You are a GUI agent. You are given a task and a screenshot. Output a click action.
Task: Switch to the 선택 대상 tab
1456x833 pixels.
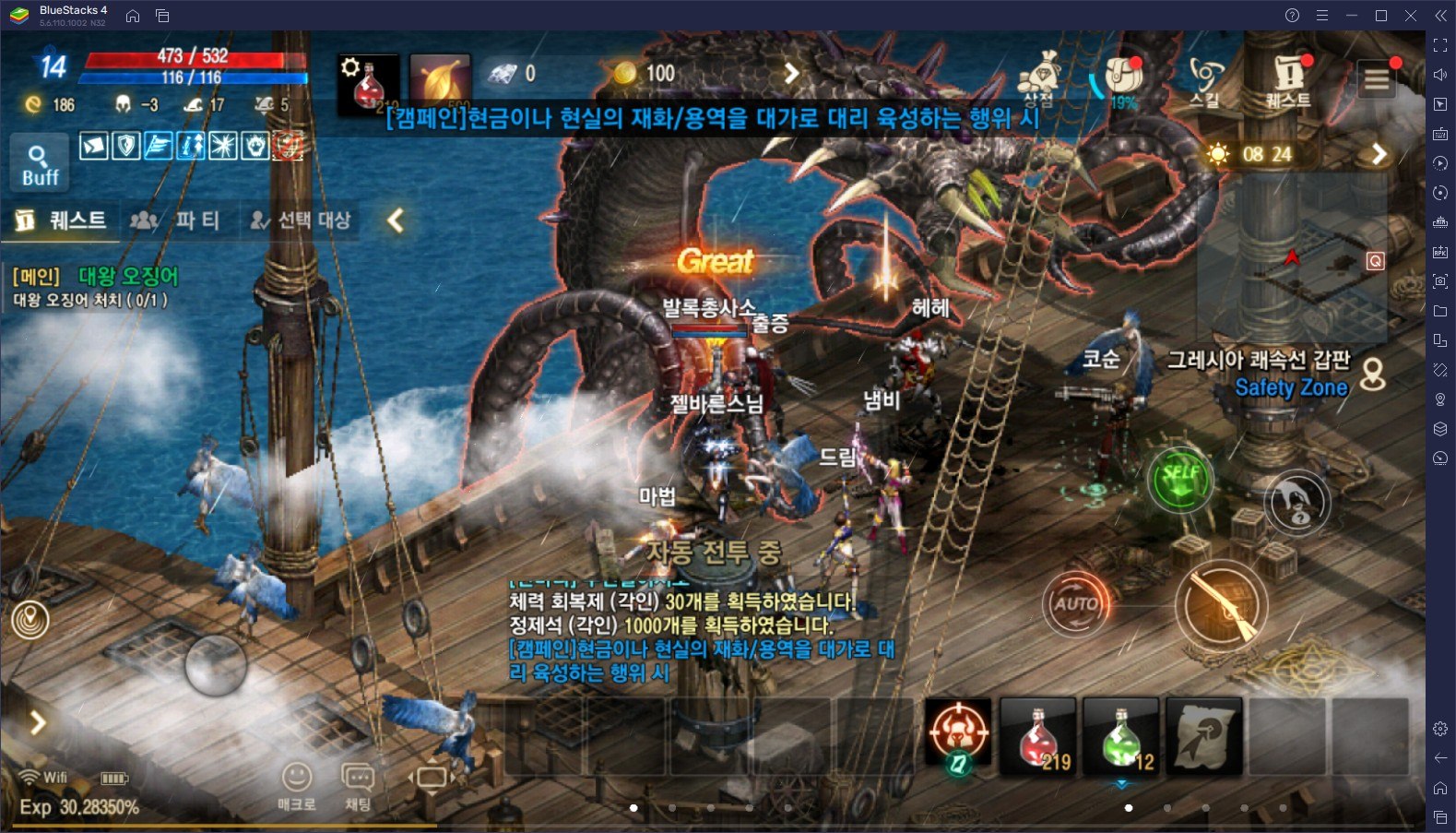click(301, 220)
